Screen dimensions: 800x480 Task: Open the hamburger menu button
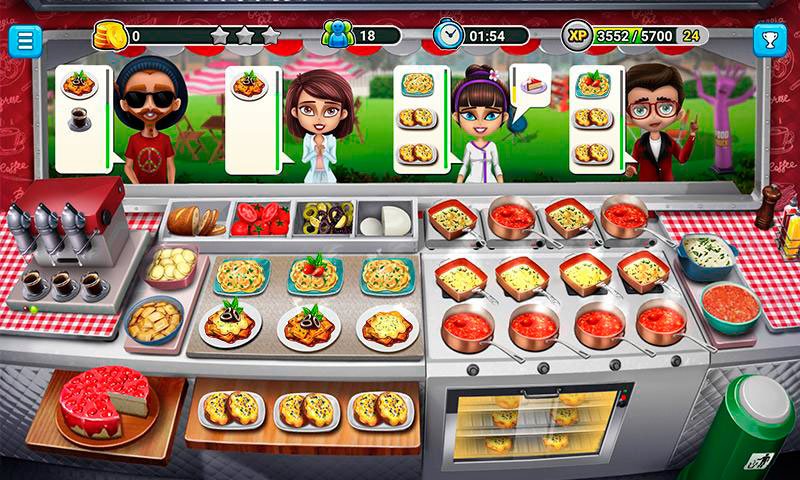pos(24,40)
